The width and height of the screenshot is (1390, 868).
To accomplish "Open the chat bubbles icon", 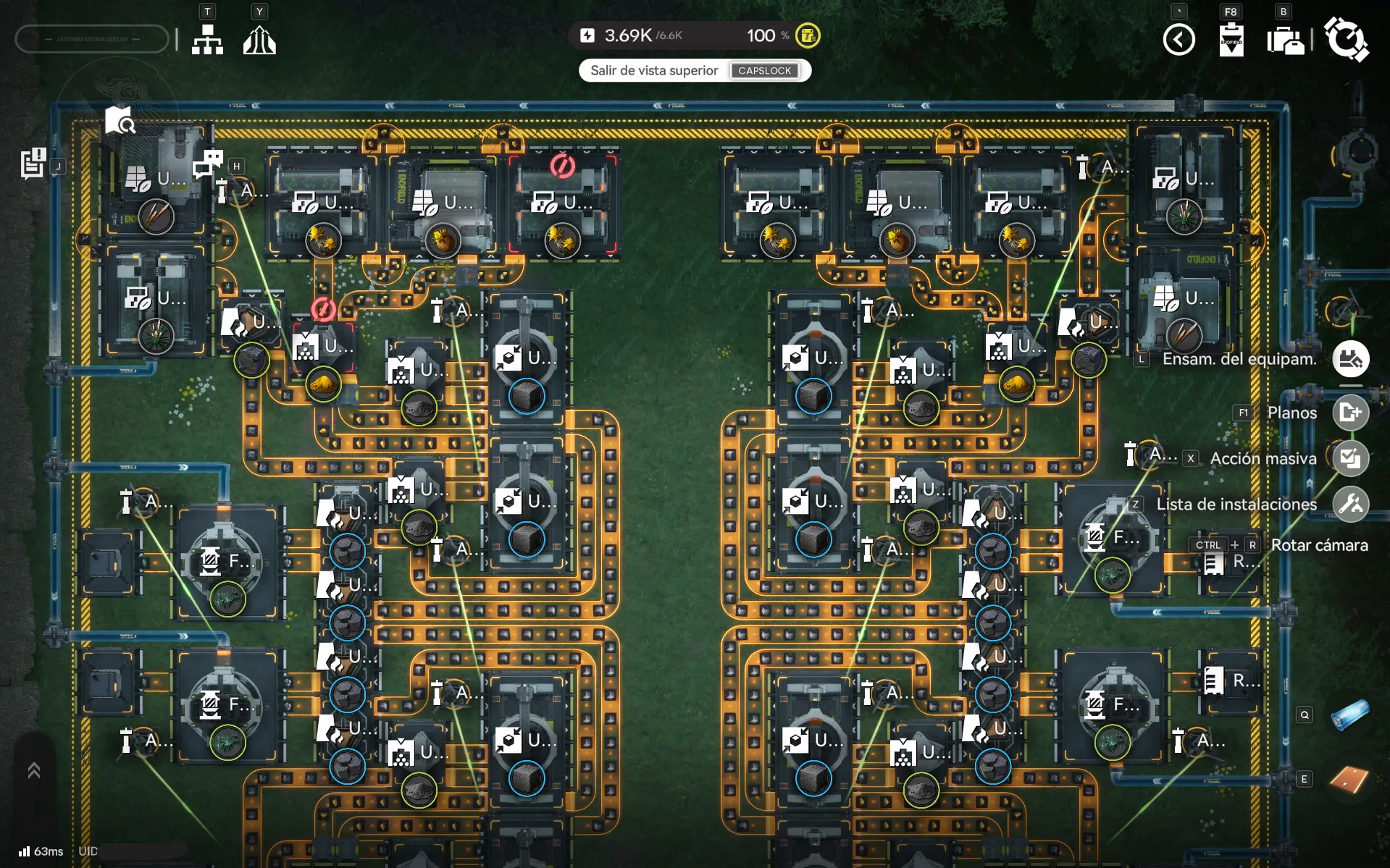I will (x=208, y=163).
